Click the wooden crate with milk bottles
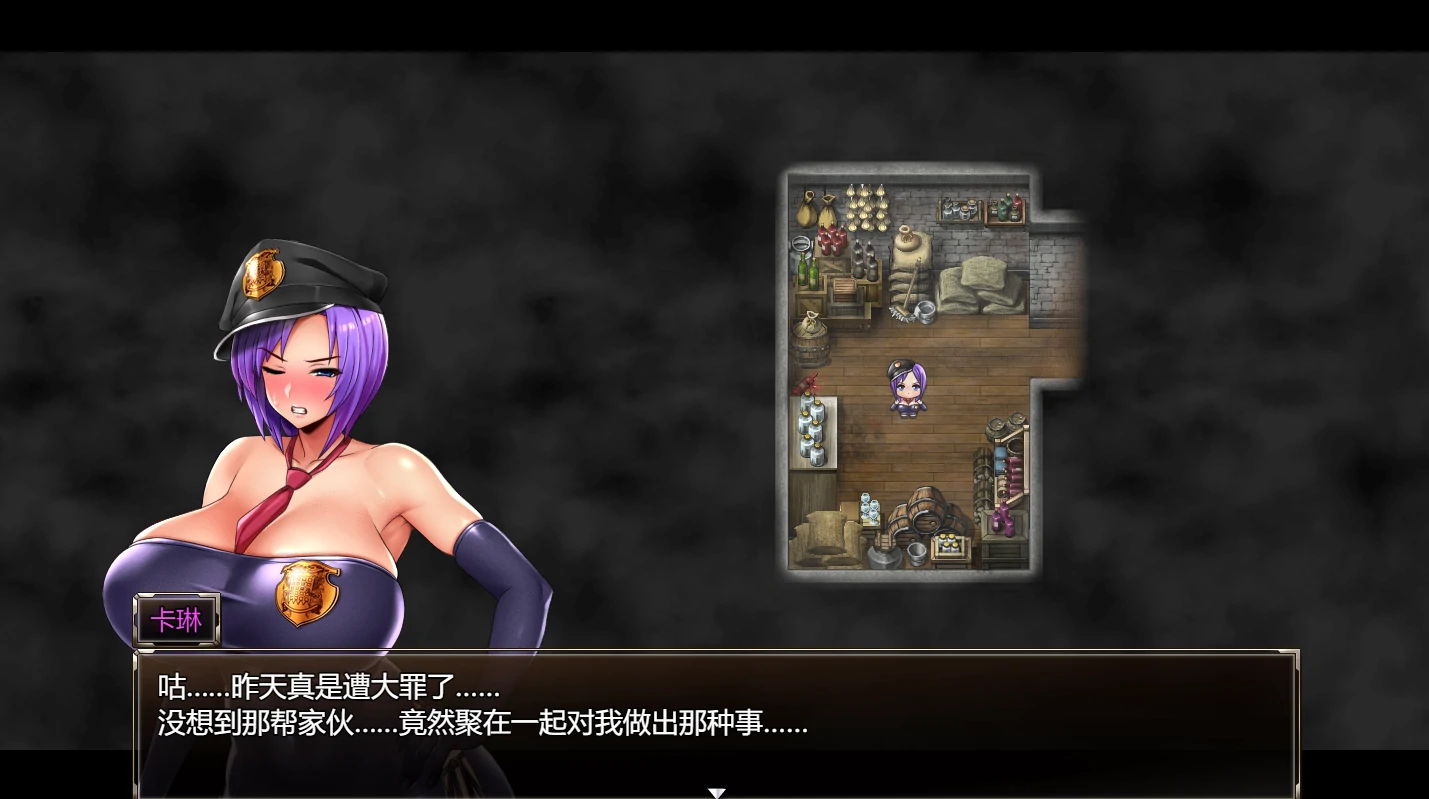Screen dimensions: 1429x799 [948, 544]
